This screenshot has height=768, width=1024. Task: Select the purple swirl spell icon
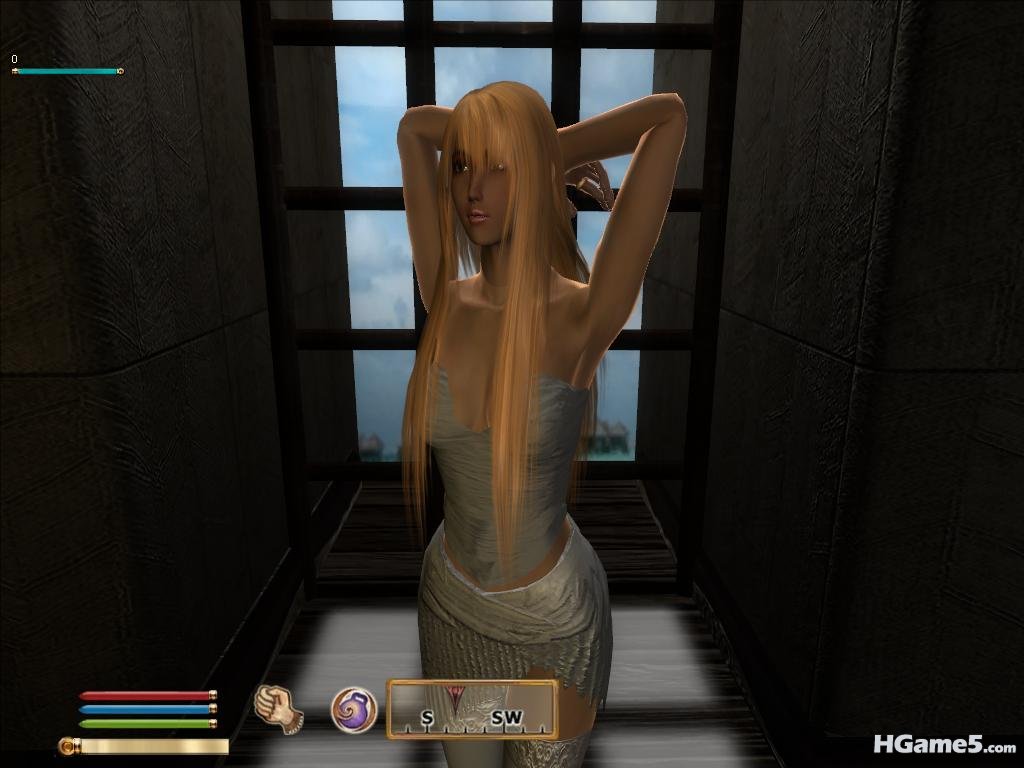[x=354, y=710]
